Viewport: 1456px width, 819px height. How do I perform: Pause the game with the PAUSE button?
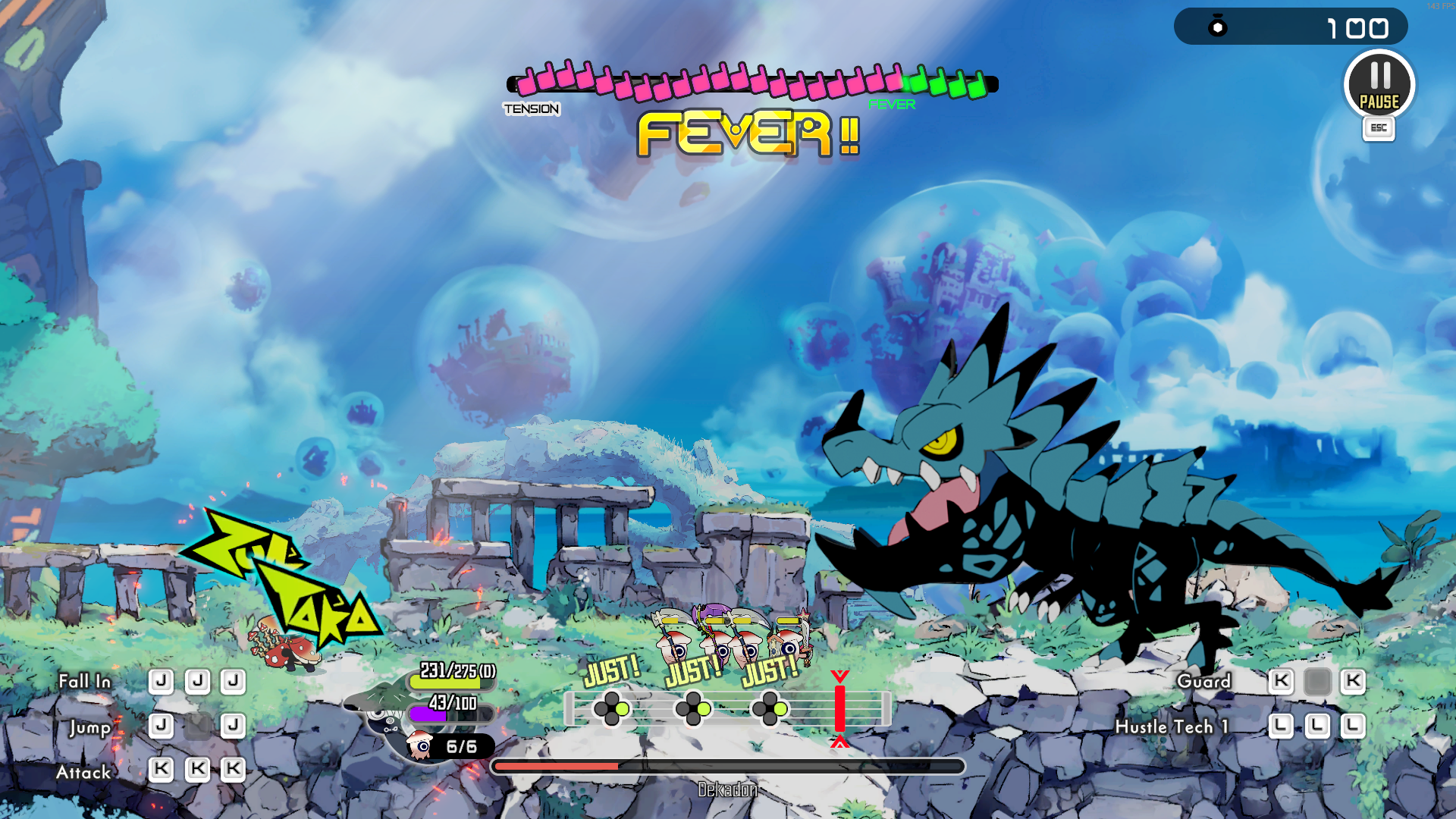coord(1379,85)
